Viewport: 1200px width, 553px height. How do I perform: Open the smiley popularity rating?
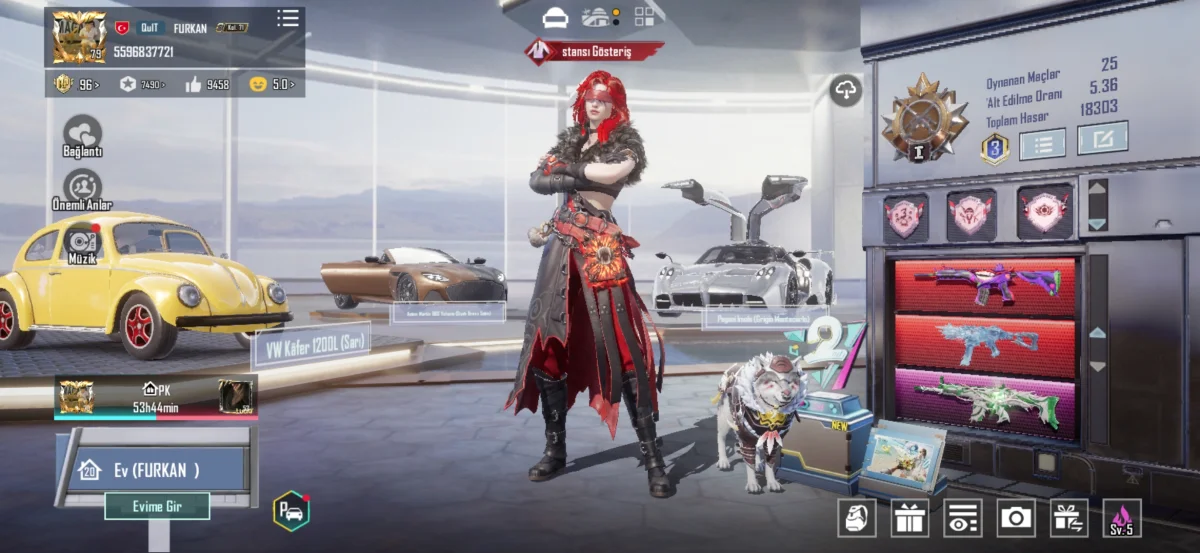pos(271,85)
